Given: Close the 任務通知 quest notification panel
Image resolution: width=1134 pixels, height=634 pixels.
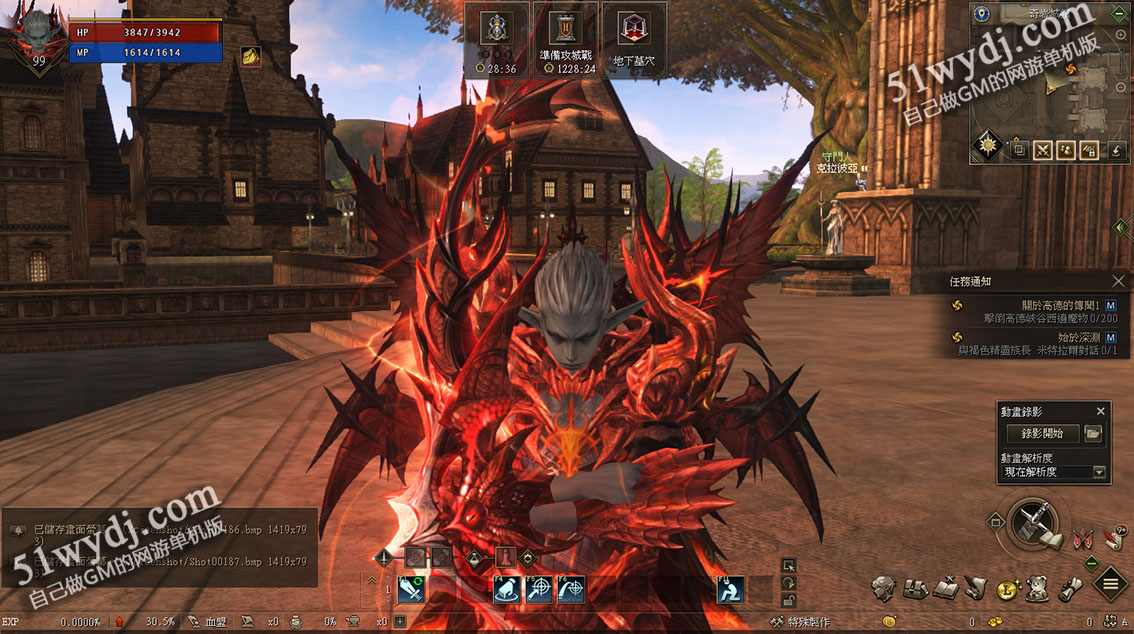Looking at the screenshot, I should (1119, 282).
